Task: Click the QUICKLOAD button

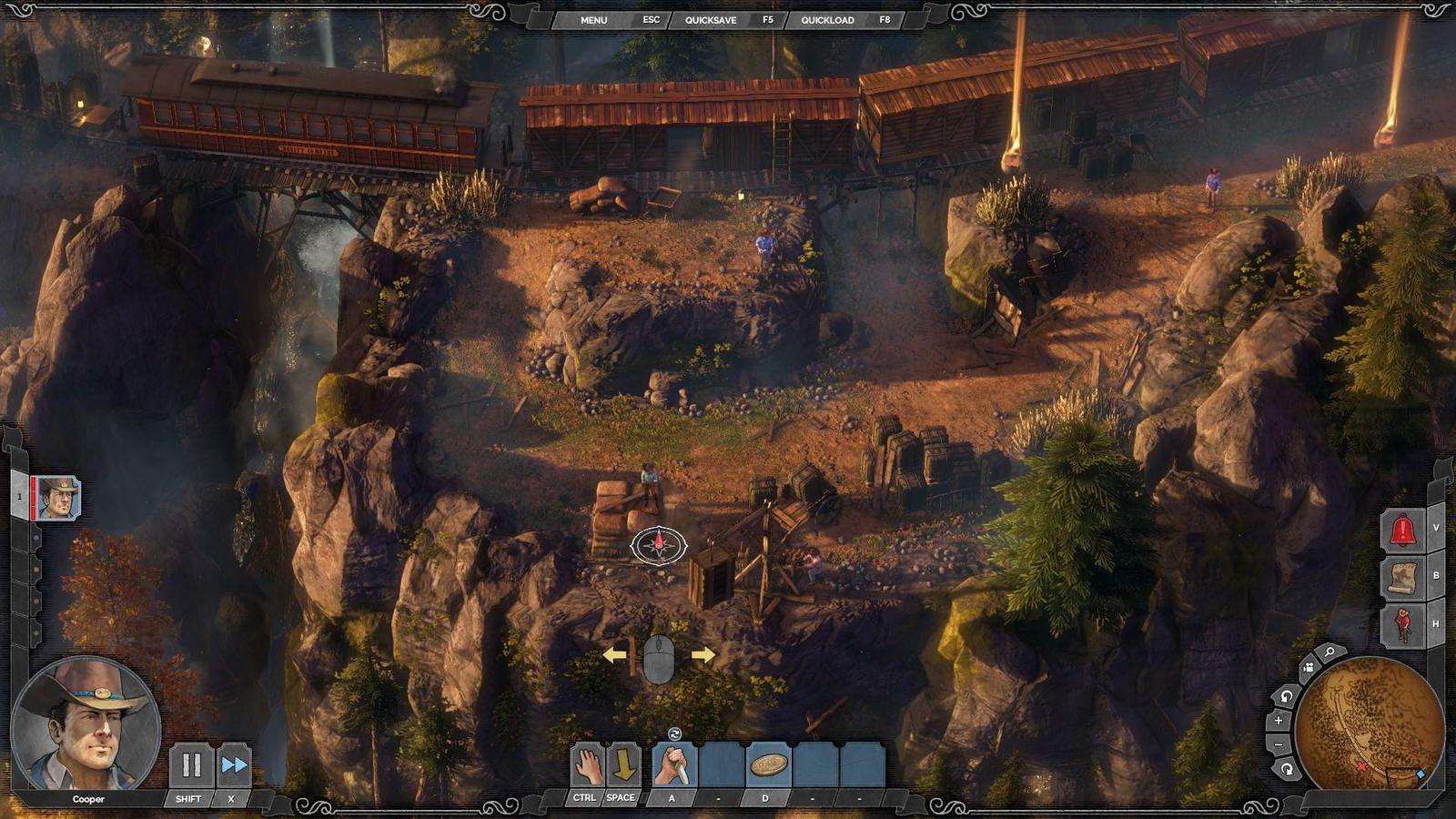Action: click(827, 20)
